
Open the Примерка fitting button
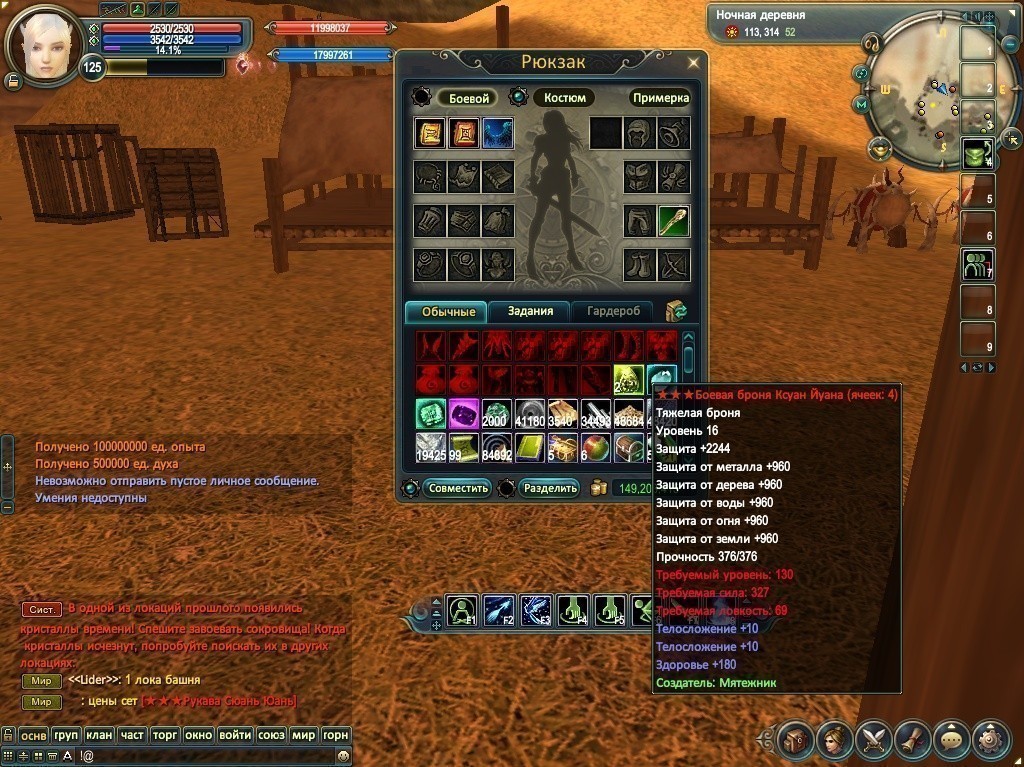(x=660, y=98)
